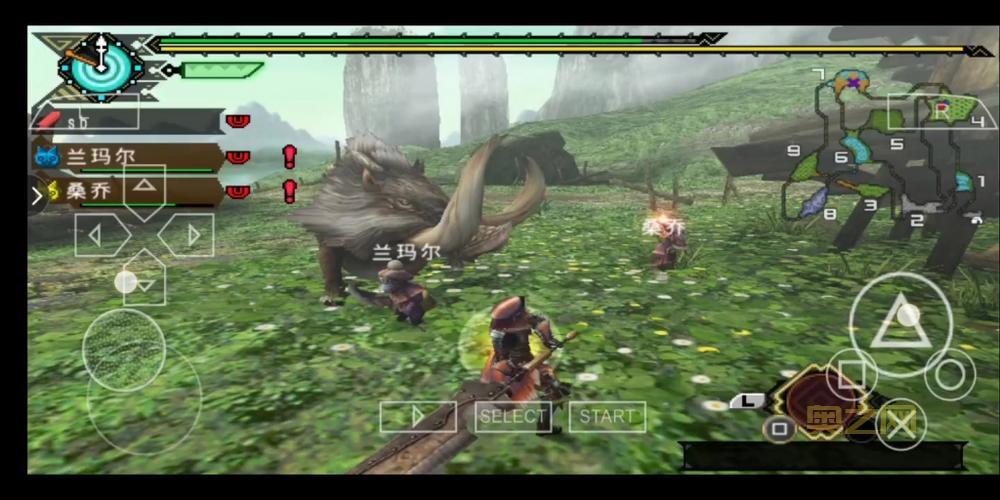Toggle the fast-forward play arrow button
The image size is (1000, 500).
418,416
